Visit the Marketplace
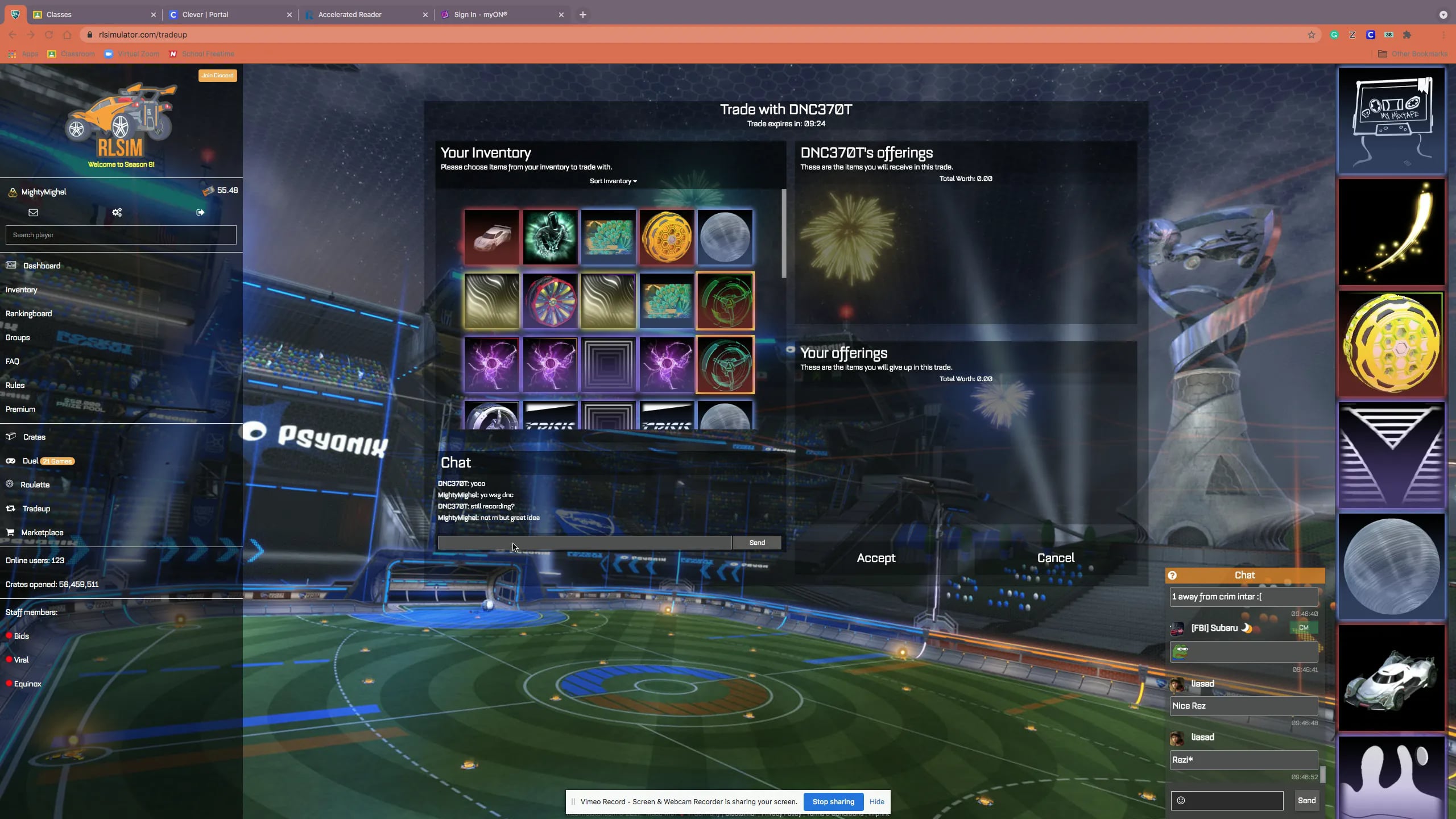1456x819 pixels. tap(42, 532)
